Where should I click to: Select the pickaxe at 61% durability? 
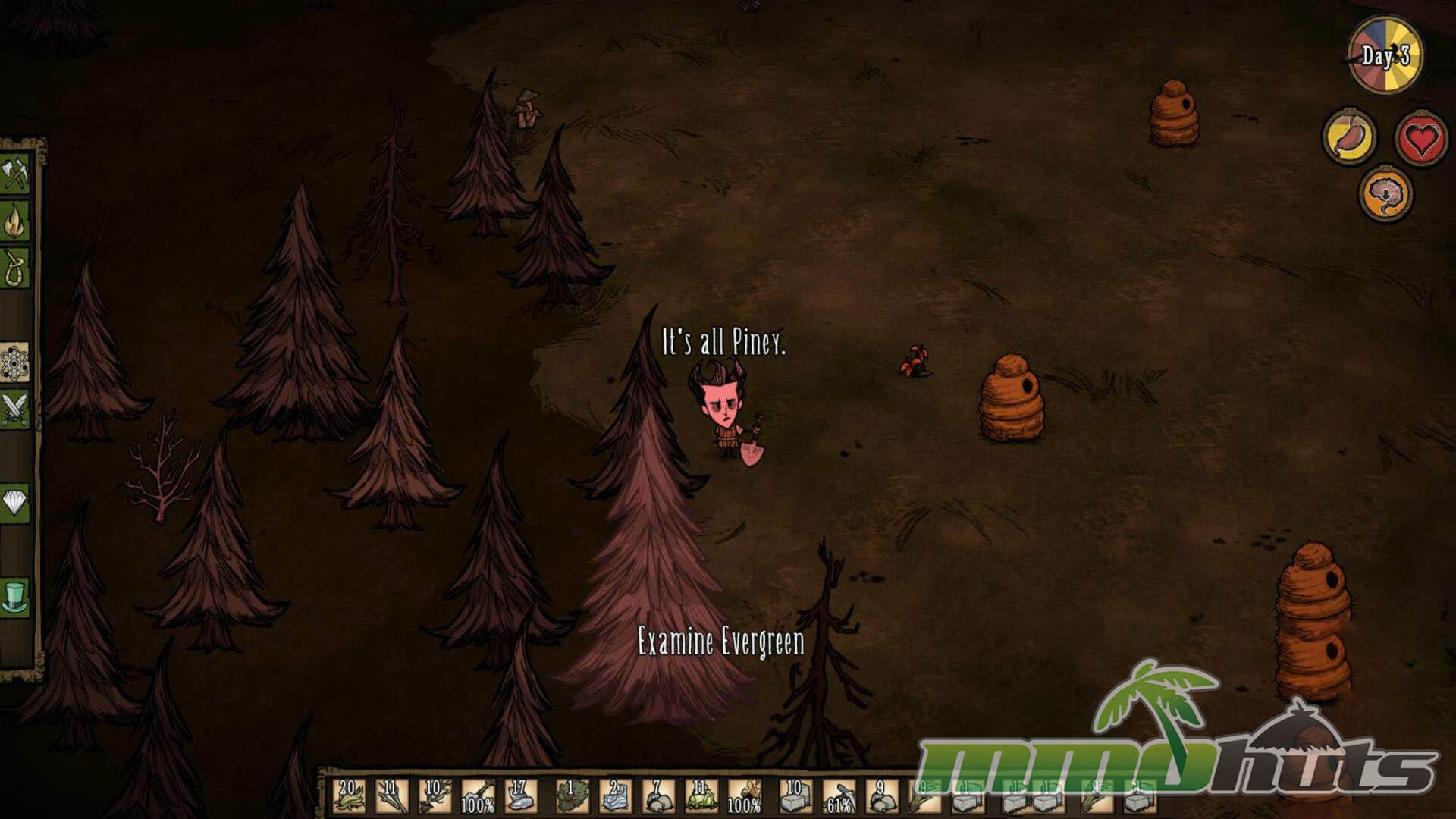839,796
